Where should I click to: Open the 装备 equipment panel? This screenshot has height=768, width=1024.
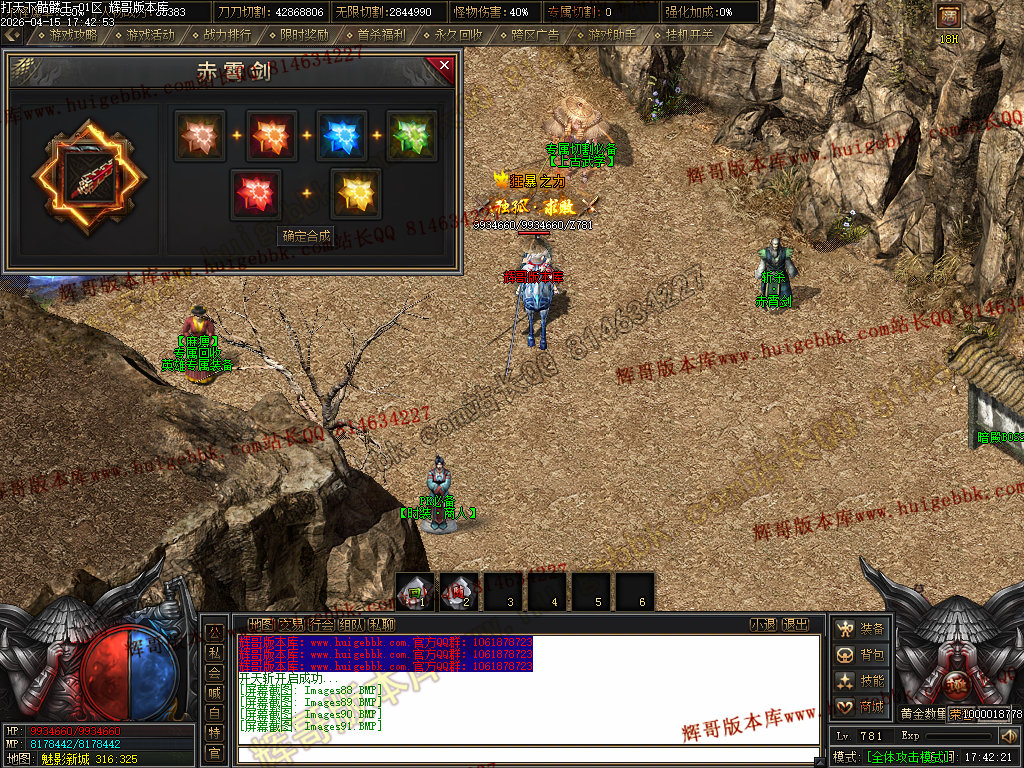coord(861,628)
